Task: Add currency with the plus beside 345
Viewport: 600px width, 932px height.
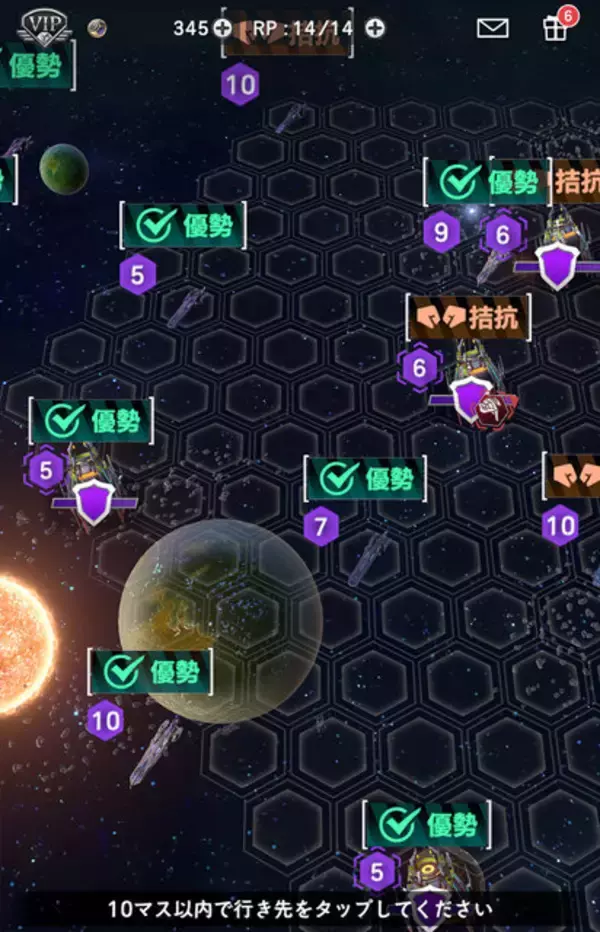Action: pos(222,28)
